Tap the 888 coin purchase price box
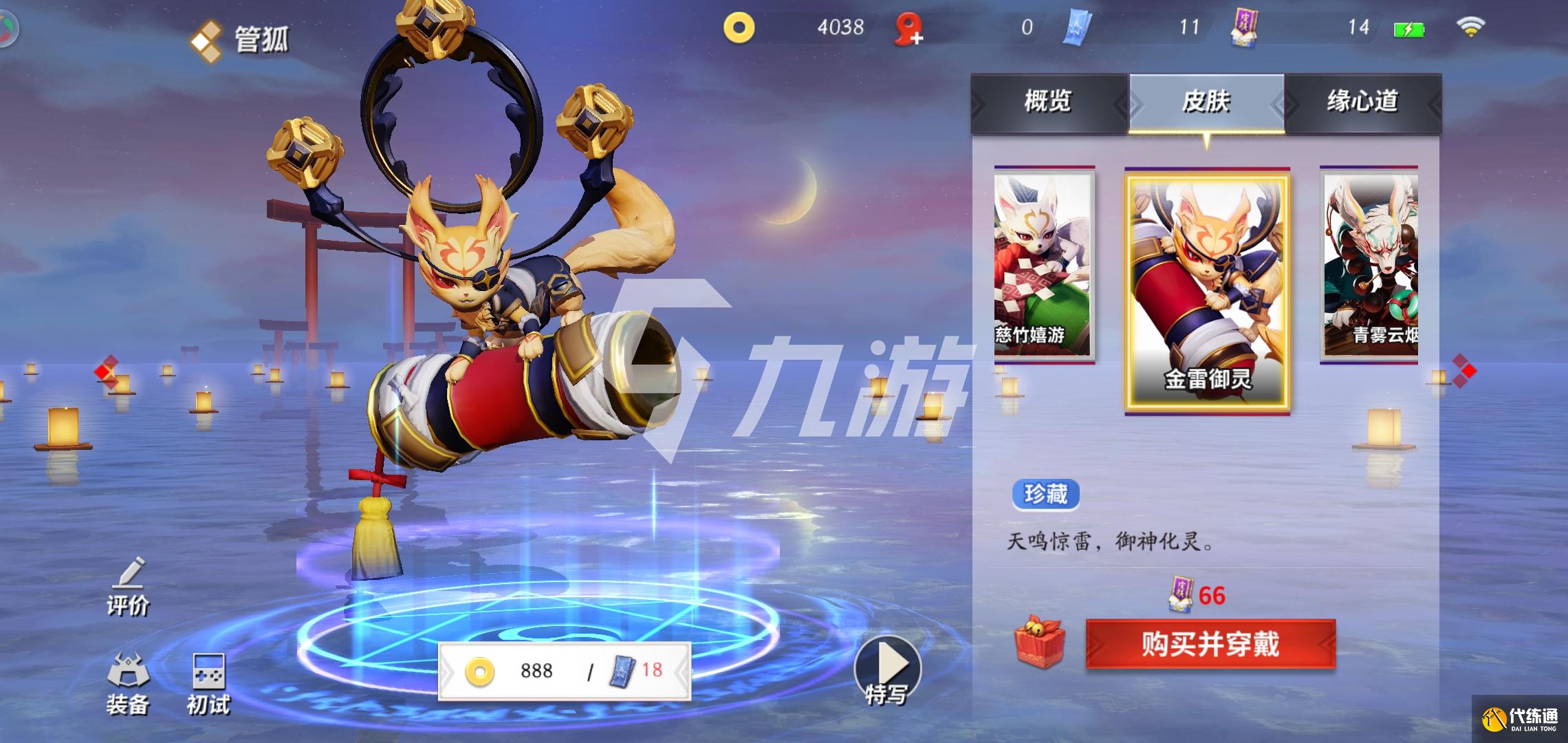 click(564, 670)
